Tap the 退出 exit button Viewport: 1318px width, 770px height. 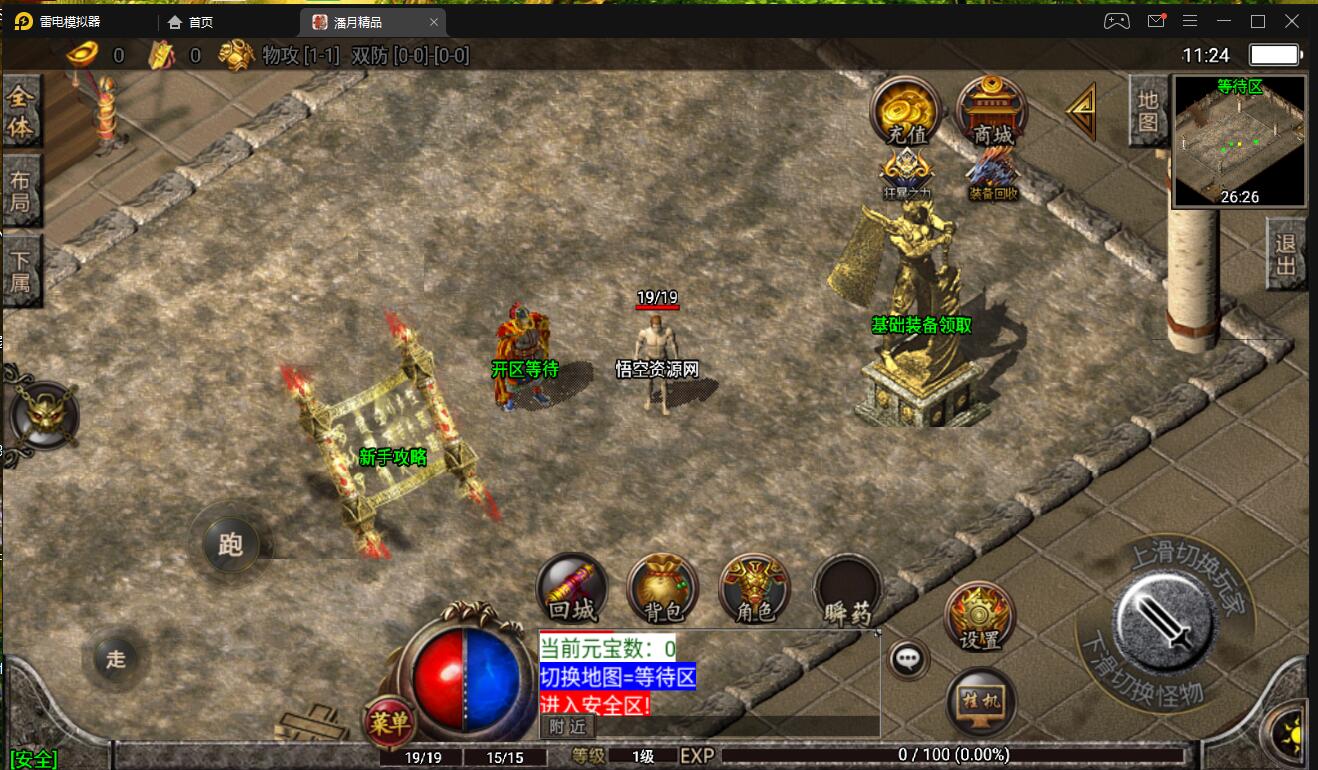click(x=1286, y=254)
